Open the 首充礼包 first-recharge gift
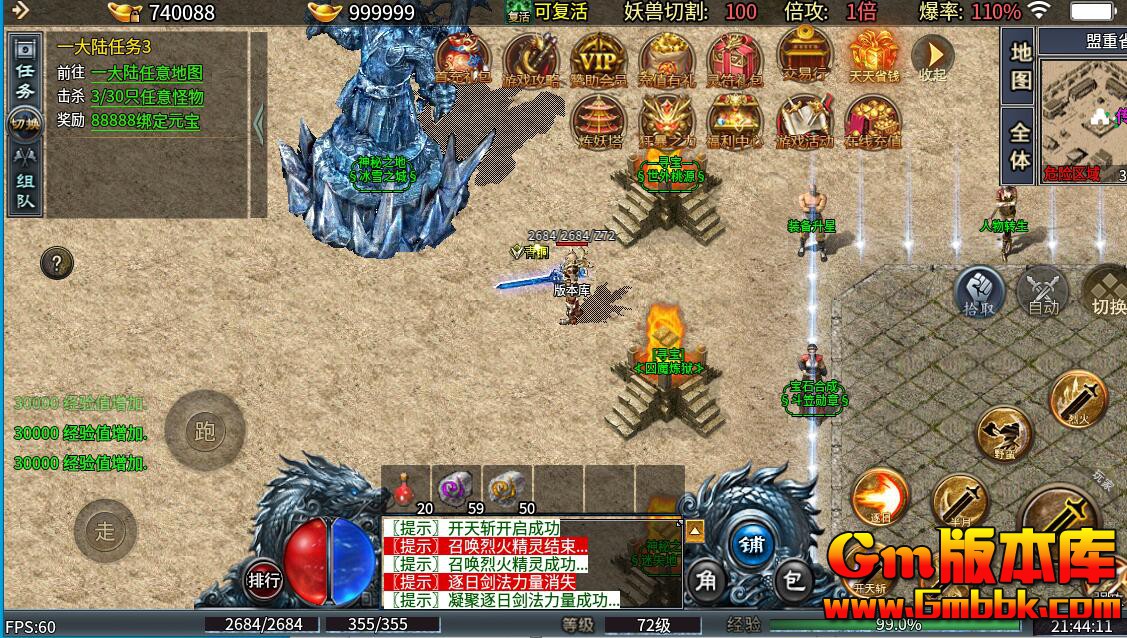1127x638 pixels. click(x=463, y=58)
